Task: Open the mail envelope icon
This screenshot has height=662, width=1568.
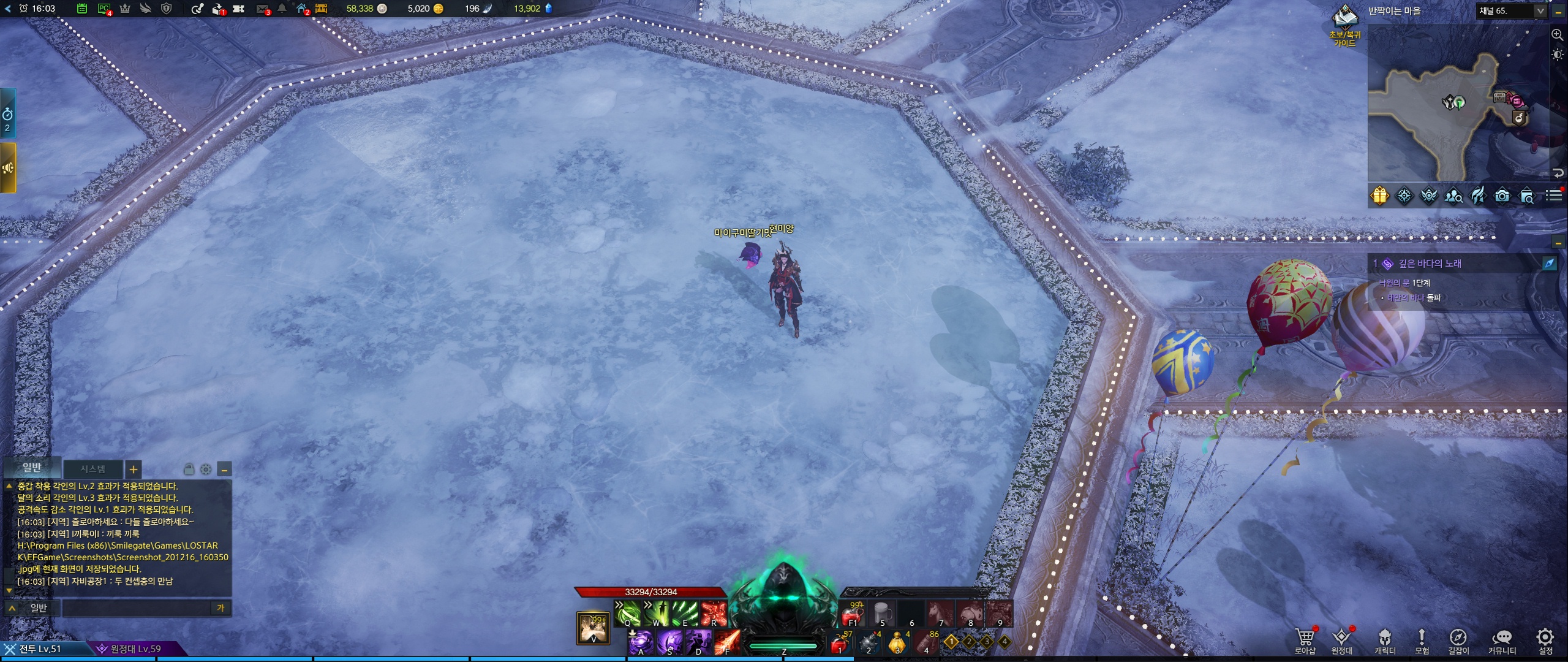Action: (x=262, y=9)
